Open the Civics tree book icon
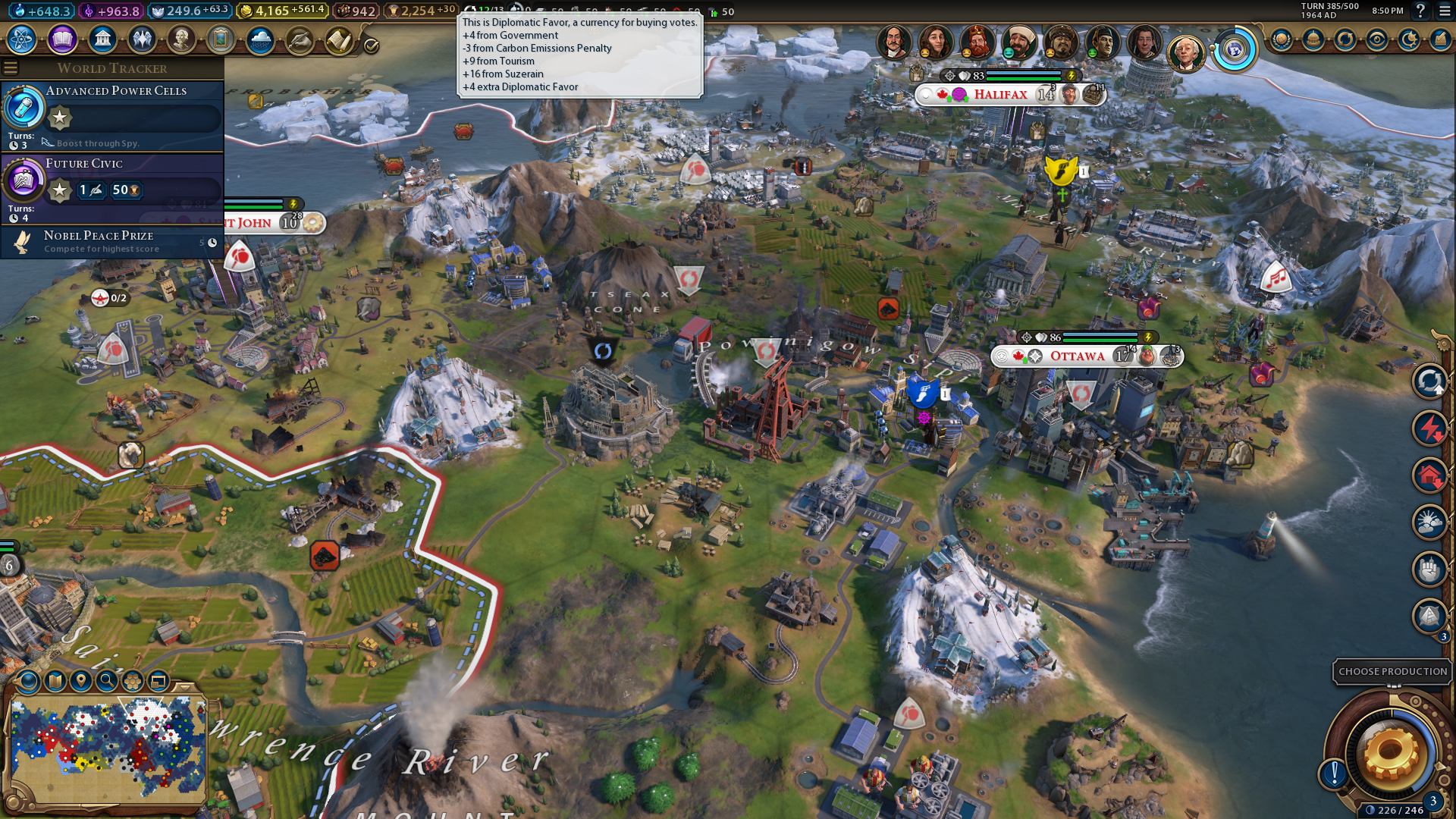 point(62,39)
